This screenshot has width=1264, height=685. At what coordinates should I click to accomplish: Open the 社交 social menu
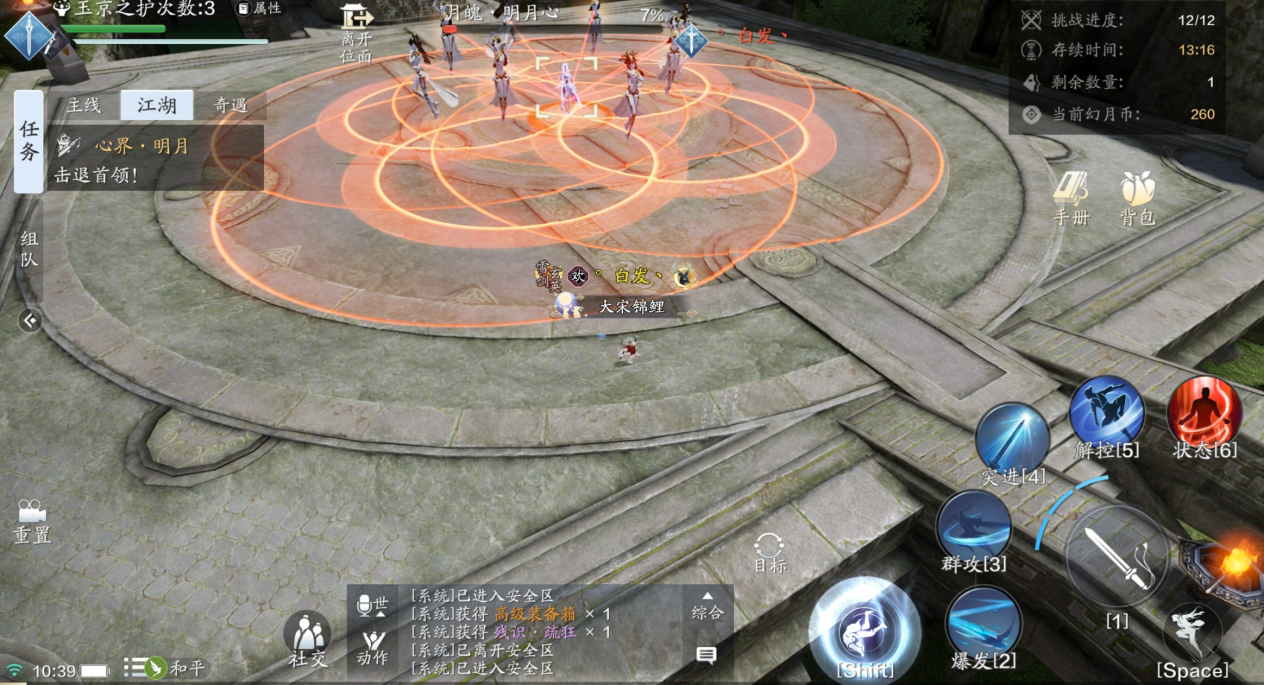[307, 640]
